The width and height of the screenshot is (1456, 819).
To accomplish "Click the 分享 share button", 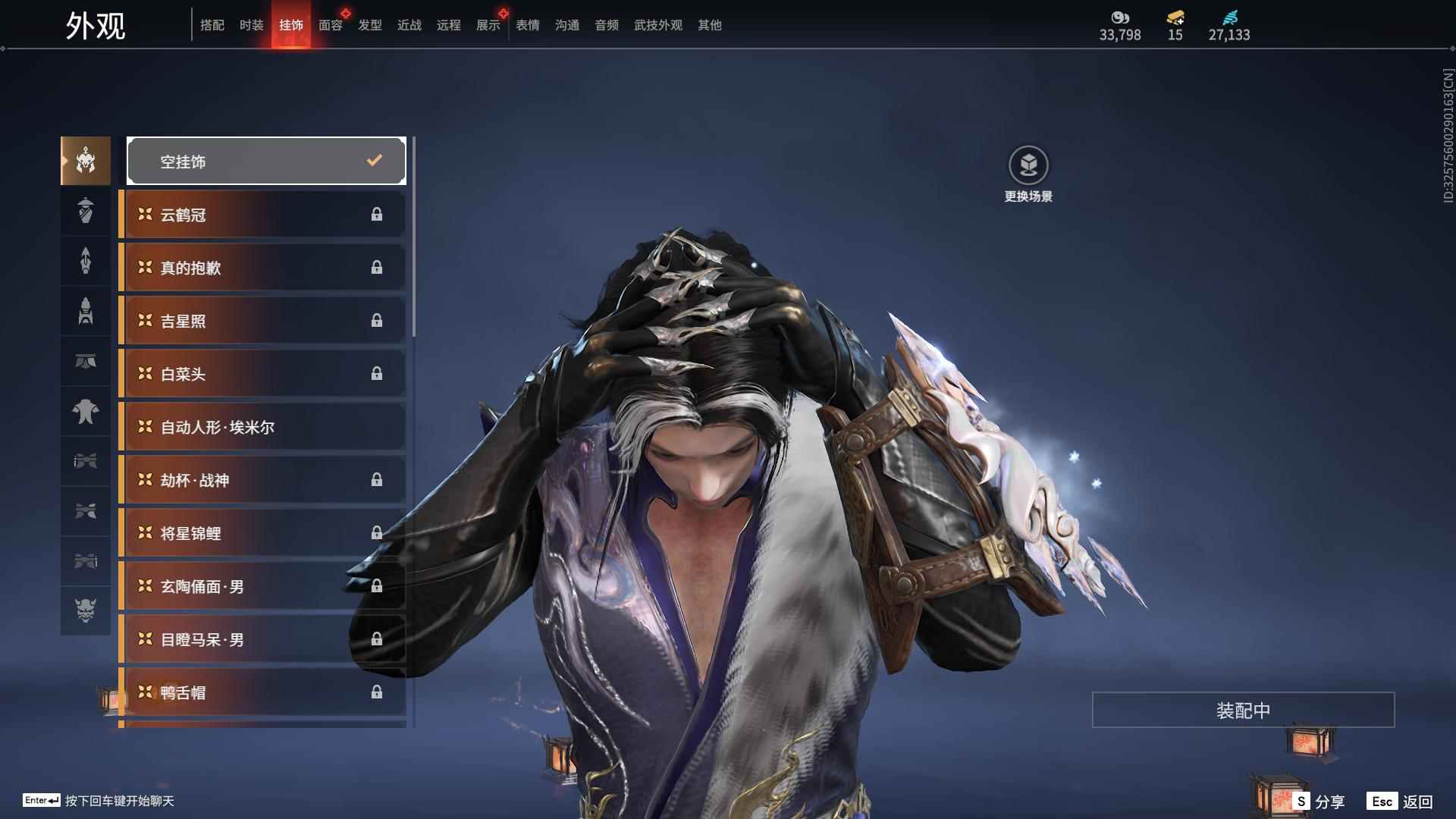I will coord(1319,801).
